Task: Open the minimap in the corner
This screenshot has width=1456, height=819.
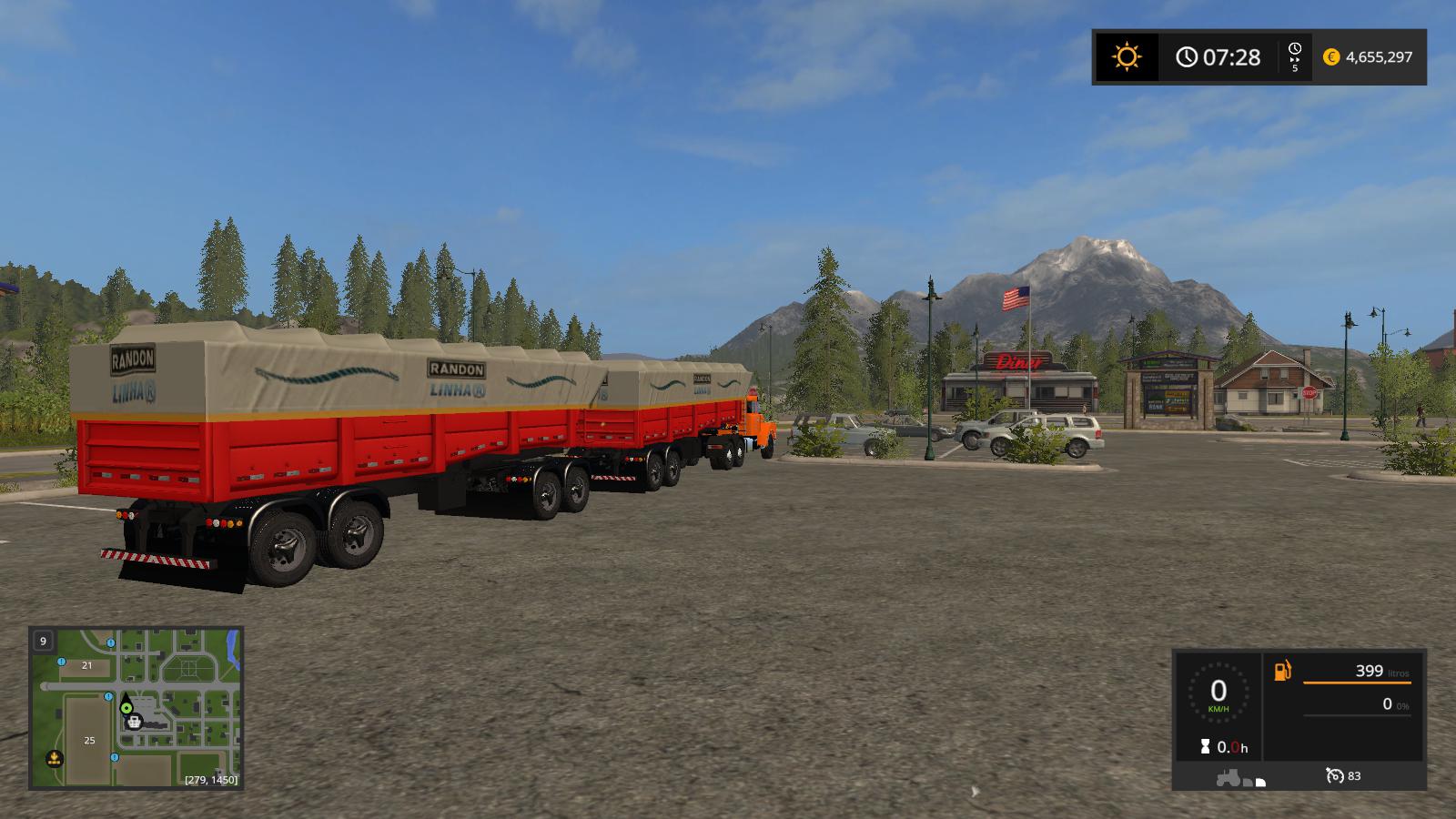Action: pos(136,707)
